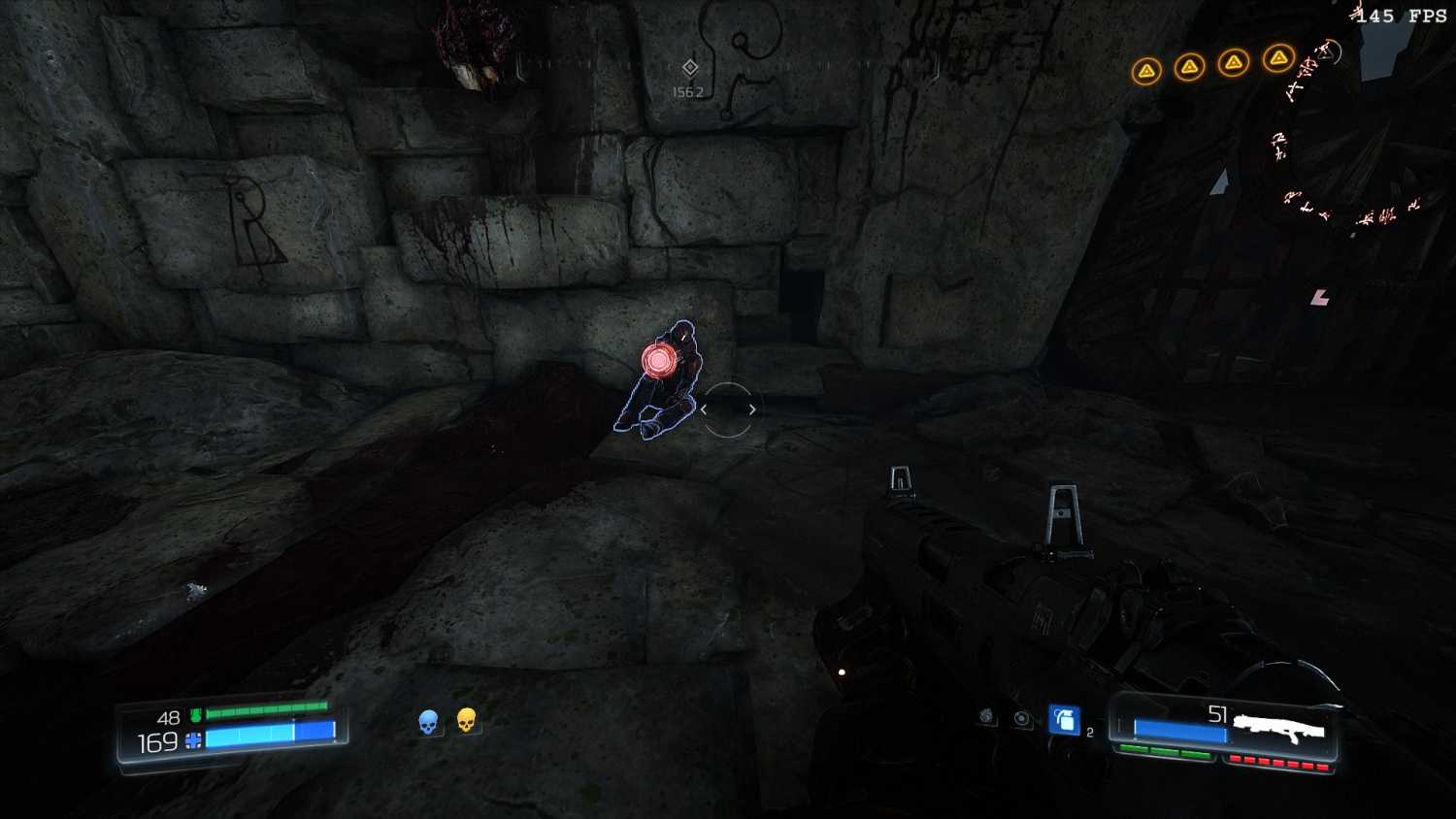Select the dim circular equipment icon beside the grenade
Image resolution: width=1456 pixels, height=819 pixels.
tap(1022, 718)
